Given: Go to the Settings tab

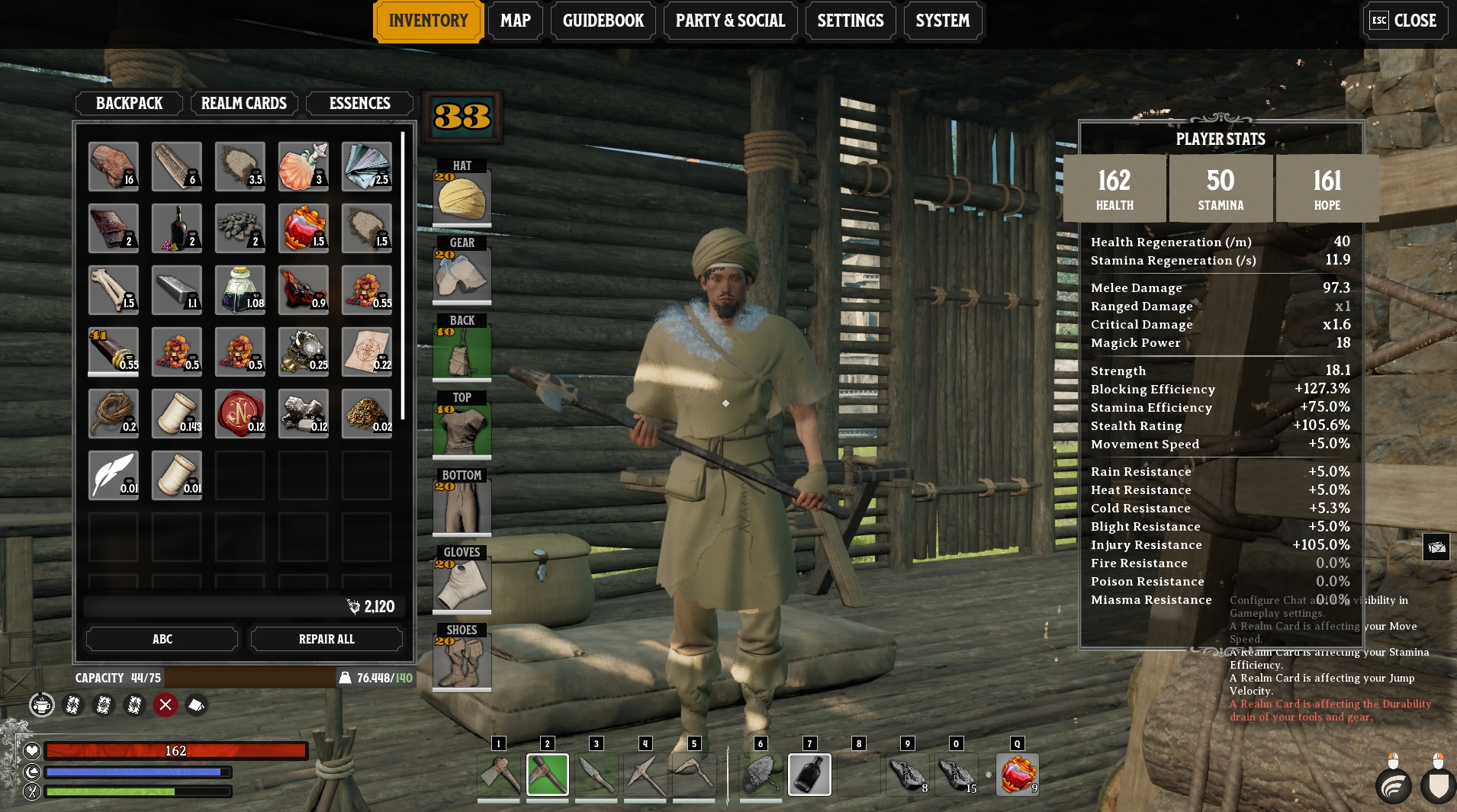Looking at the screenshot, I should (850, 21).
